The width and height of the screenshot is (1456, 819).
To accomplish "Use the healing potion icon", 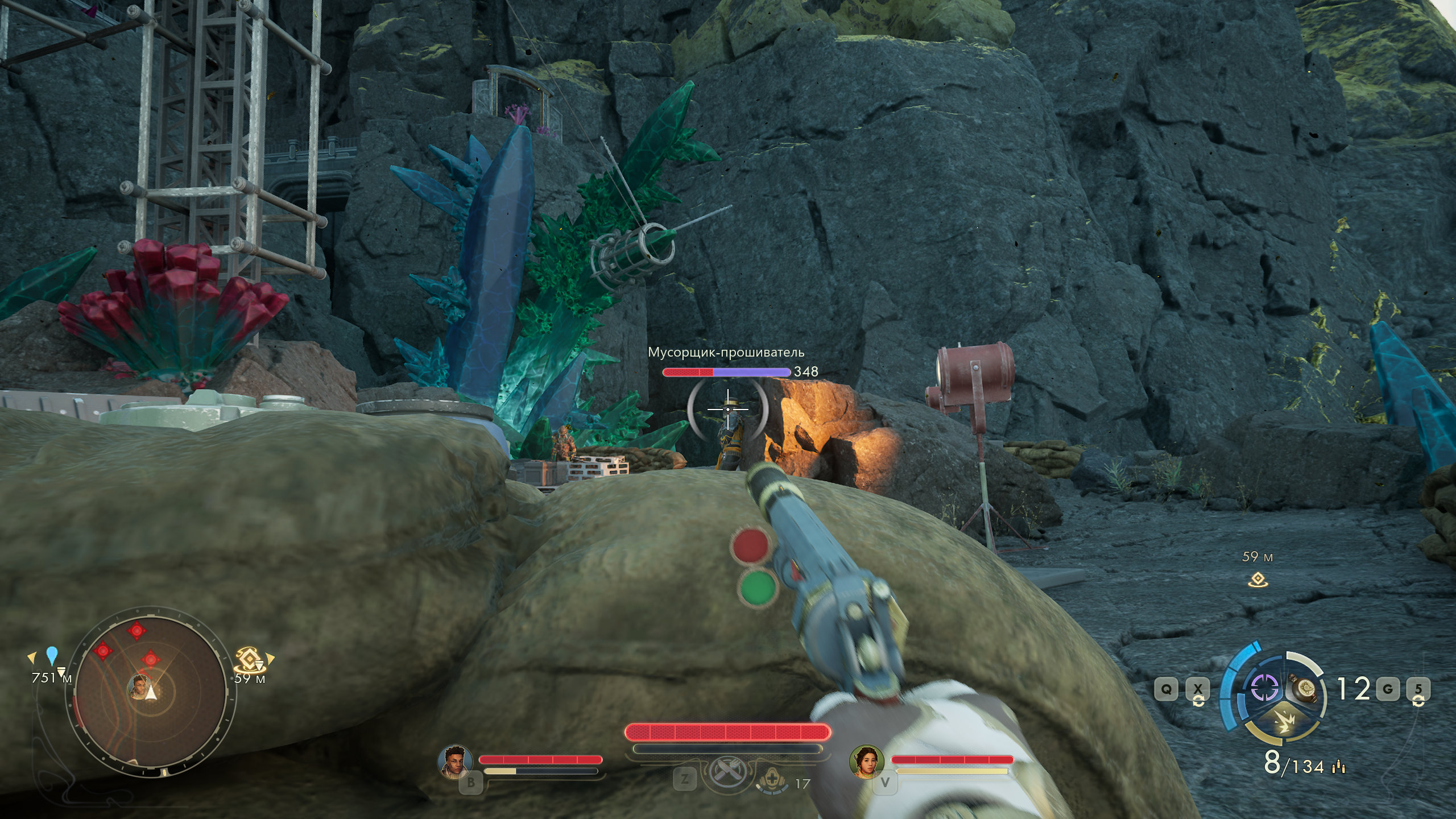I will 775,780.
